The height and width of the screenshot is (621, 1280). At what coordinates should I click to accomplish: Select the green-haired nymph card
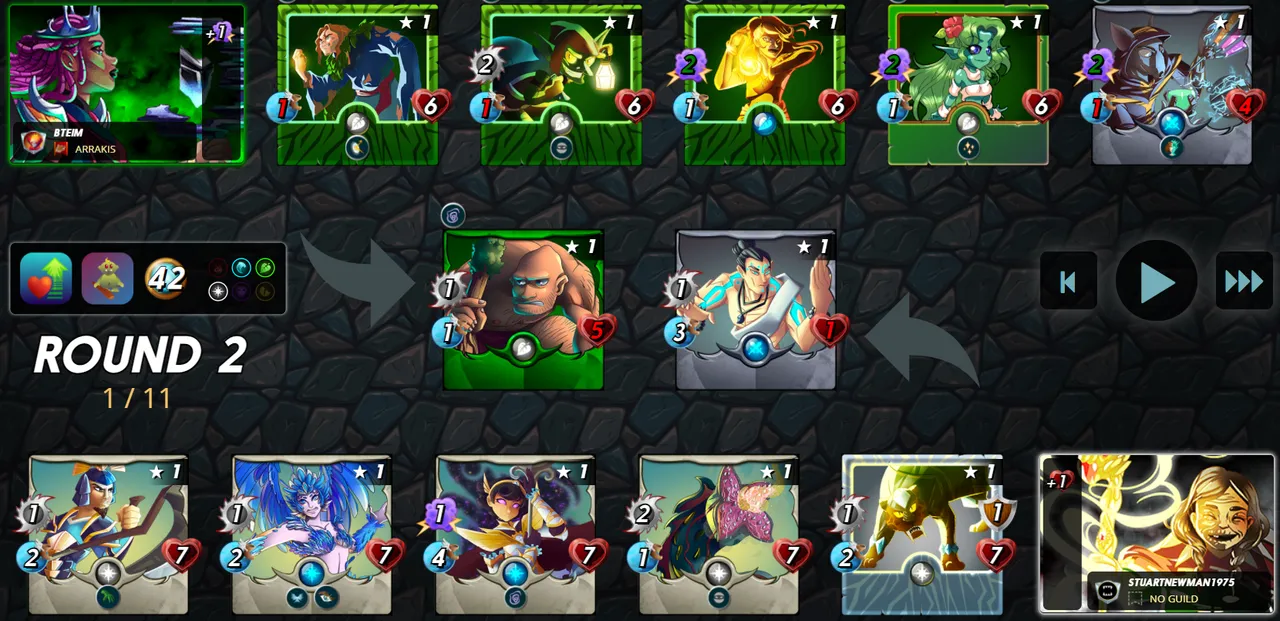968,84
